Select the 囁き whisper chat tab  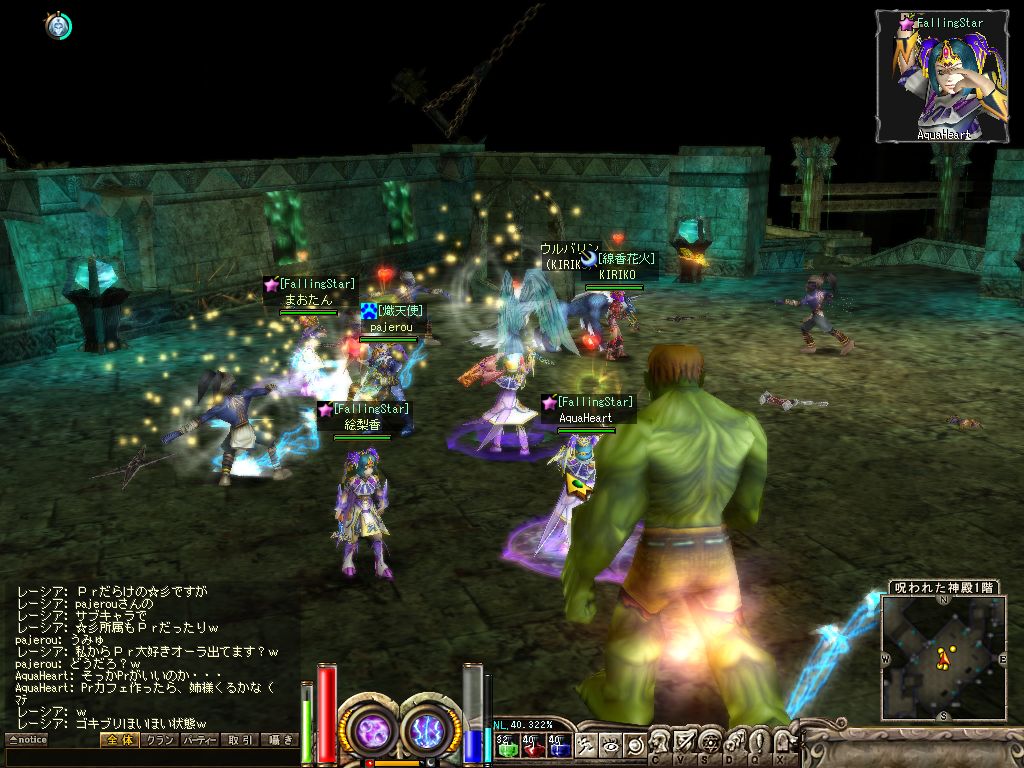280,740
